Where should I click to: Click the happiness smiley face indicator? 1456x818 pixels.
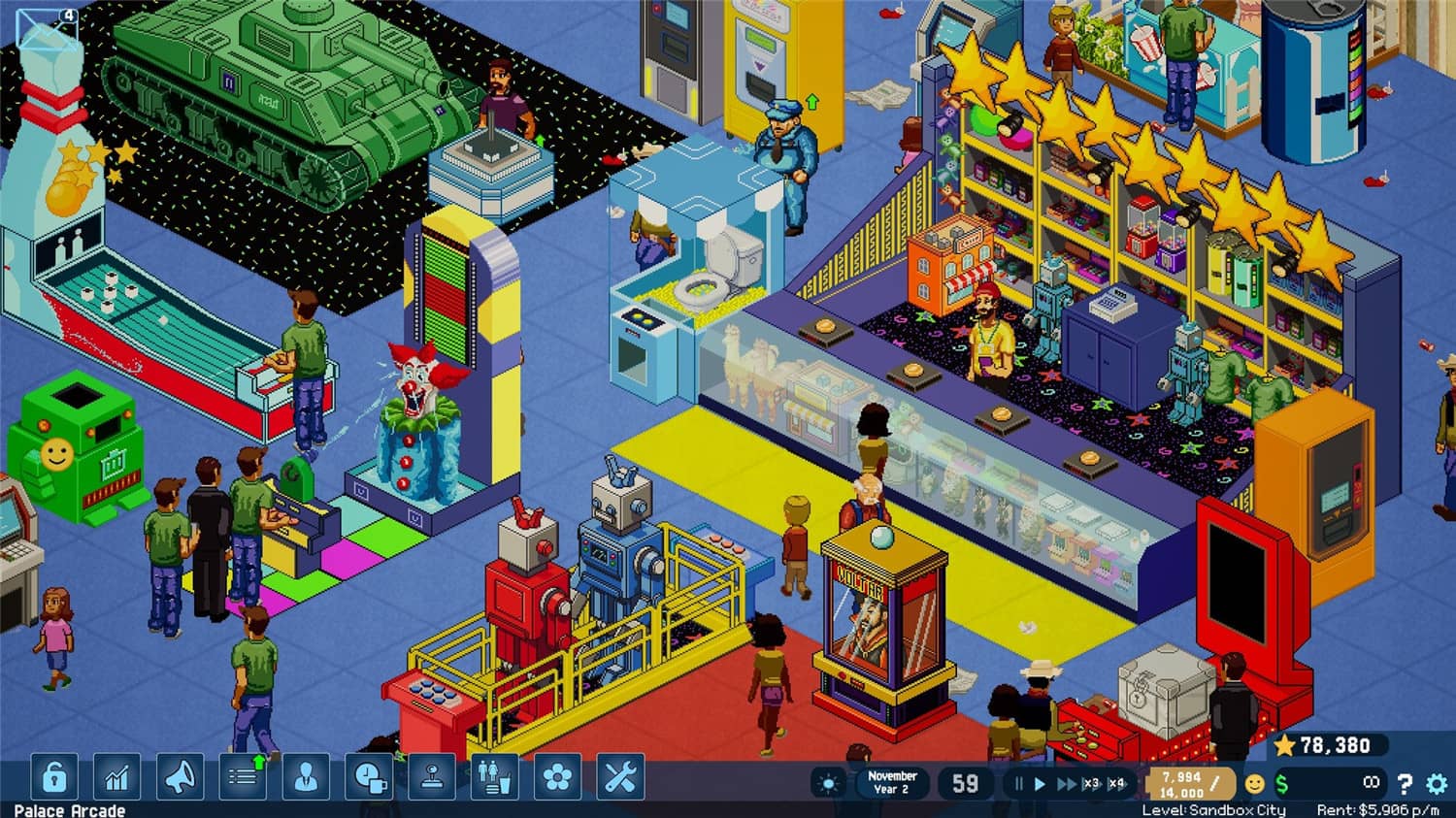coord(1254,783)
